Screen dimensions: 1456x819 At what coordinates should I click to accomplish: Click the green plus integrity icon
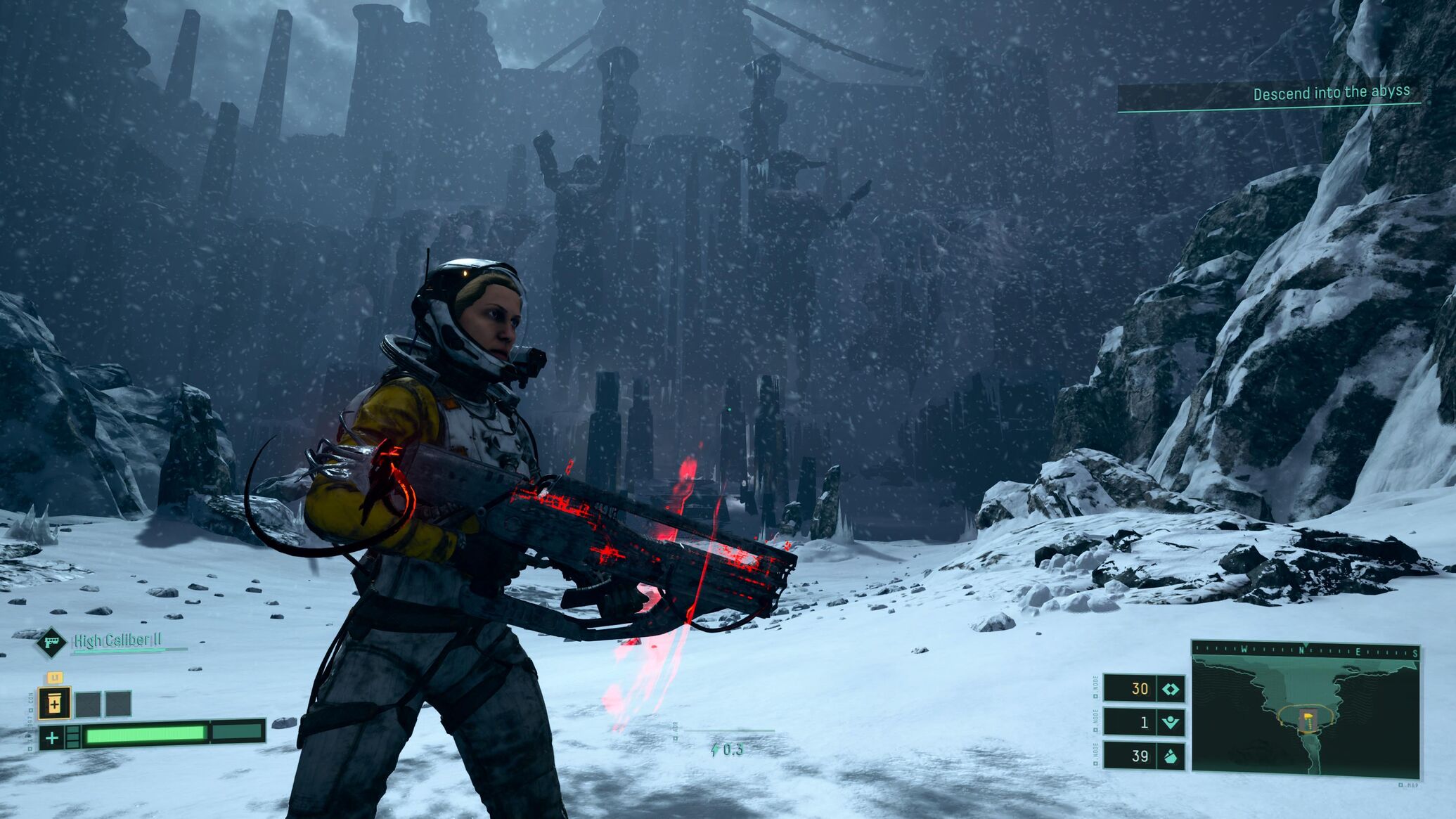(51, 737)
